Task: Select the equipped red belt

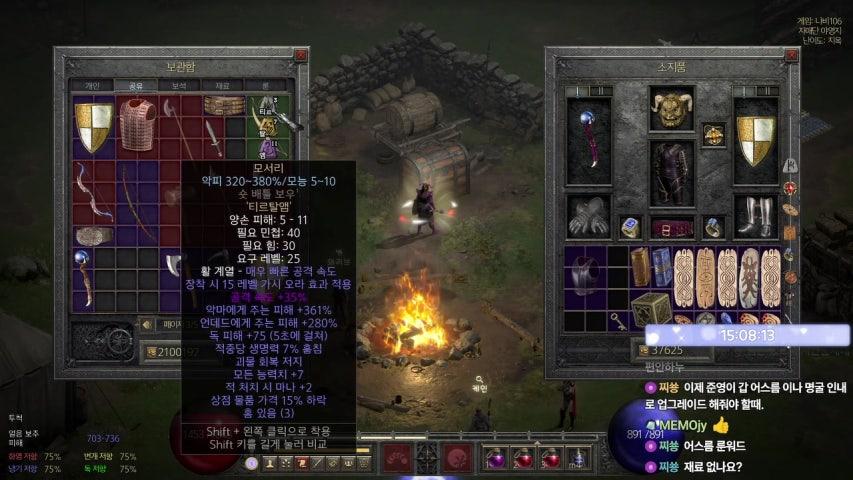Action: tap(671, 226)
